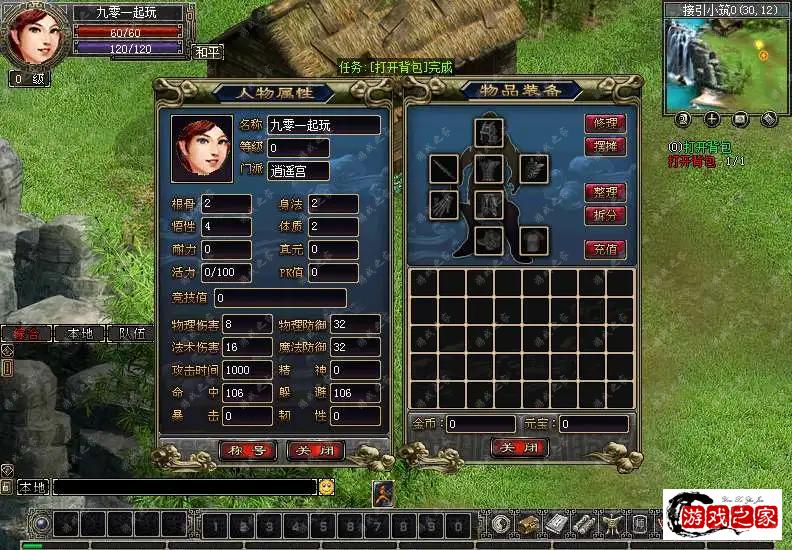Click the chat text input box
The height and width of the screenshot is (550, 792).
(184, 487)
